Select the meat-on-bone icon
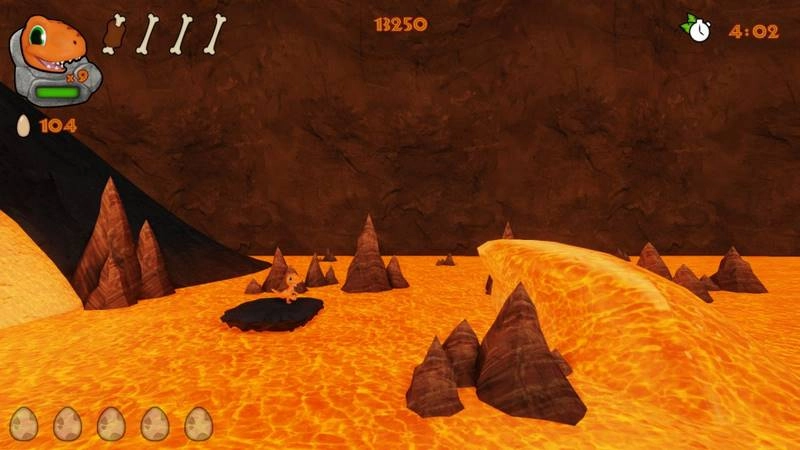Image resolution: width=800 pixels, height=450 pixels. tap(113, 33)
